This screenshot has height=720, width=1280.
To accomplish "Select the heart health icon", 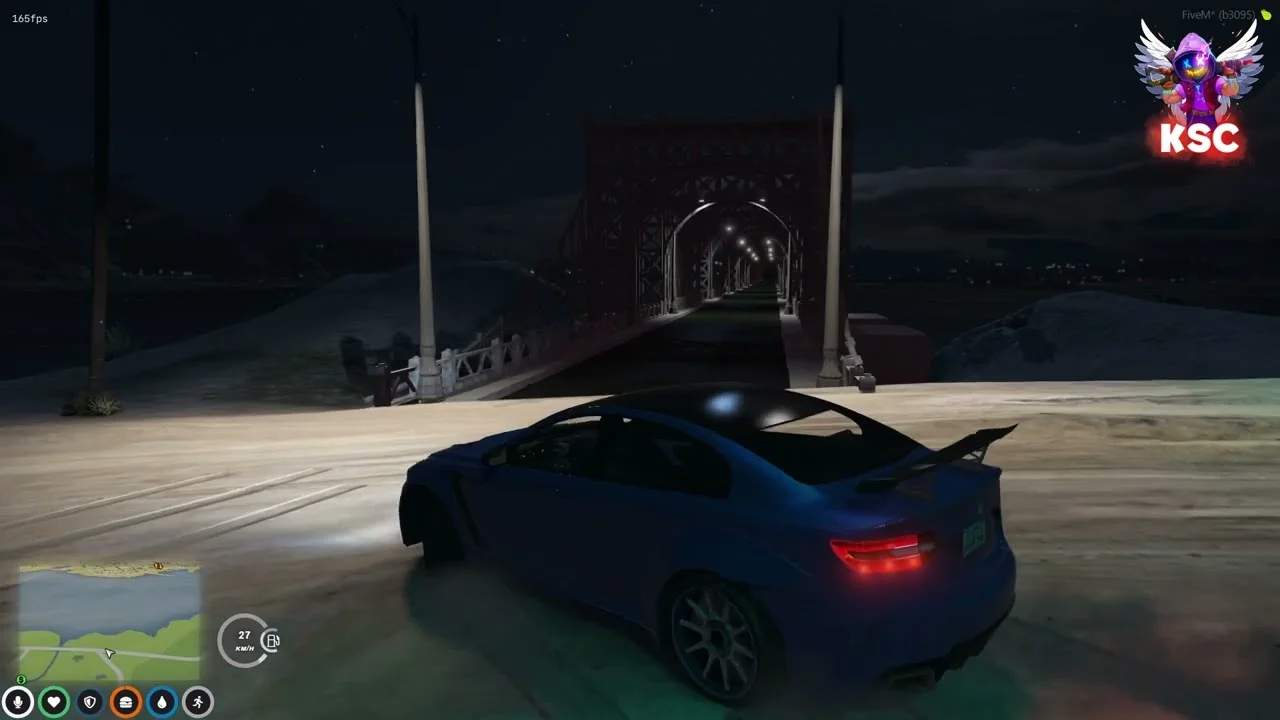I will pos(54,702).
